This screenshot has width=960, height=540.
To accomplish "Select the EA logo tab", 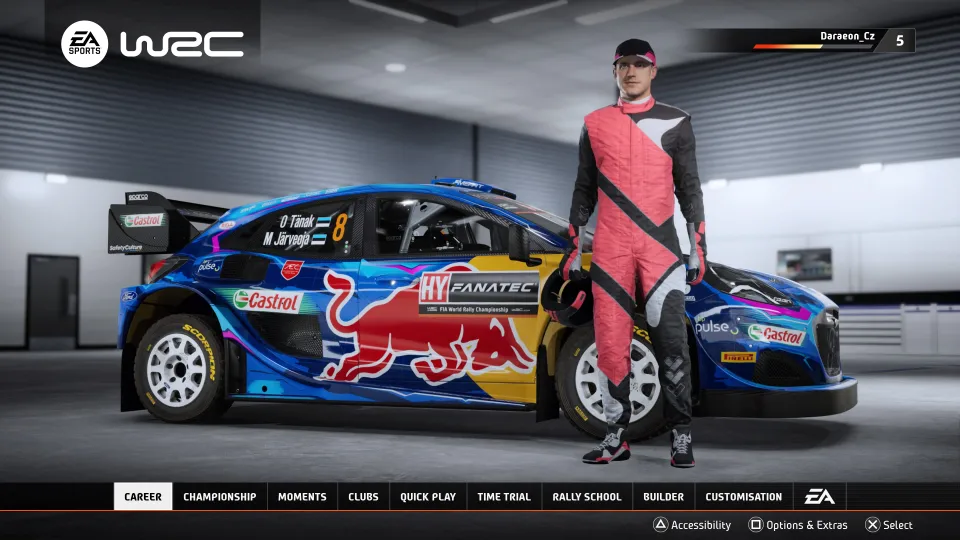I will point(819,497).
